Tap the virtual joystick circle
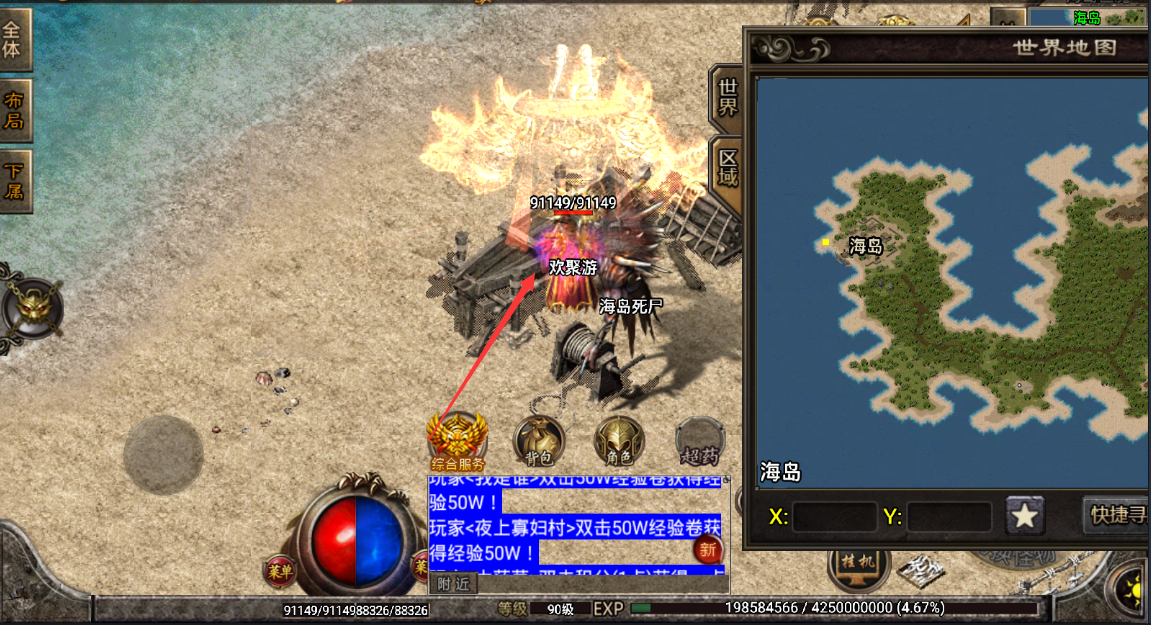 [163, 455]
